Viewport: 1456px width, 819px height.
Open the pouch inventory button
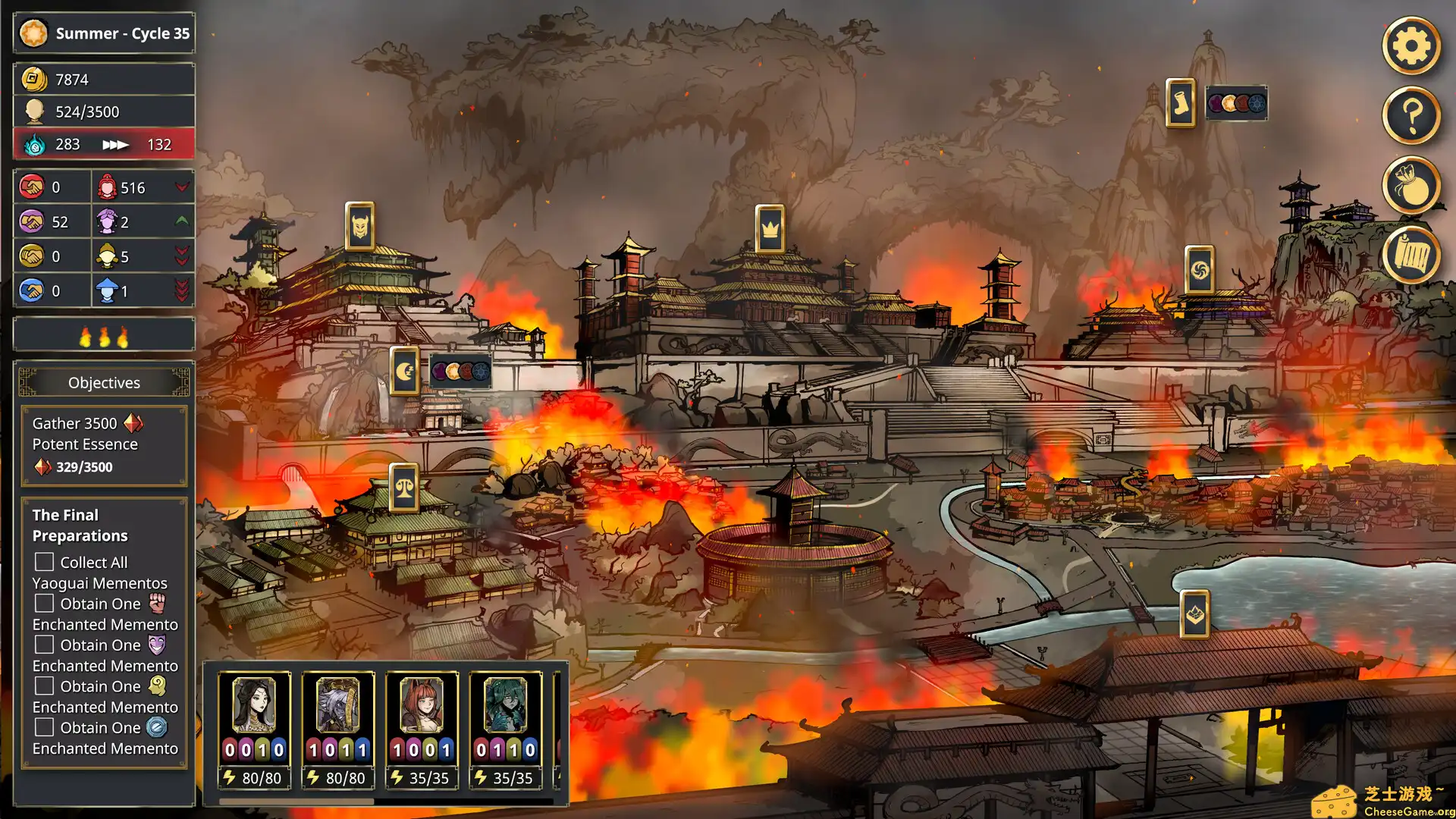point(1410,185)
